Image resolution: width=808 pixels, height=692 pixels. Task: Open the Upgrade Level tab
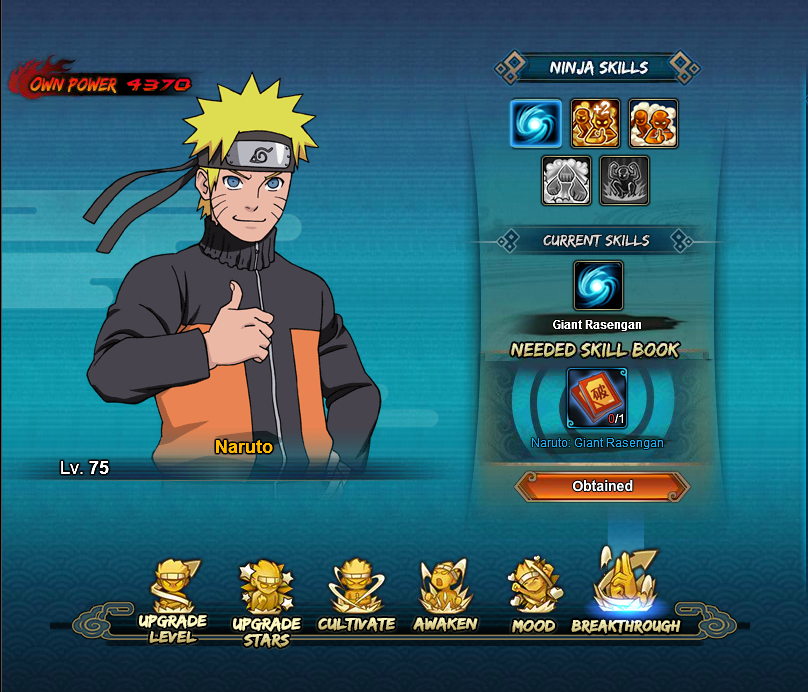coord(172,600)
